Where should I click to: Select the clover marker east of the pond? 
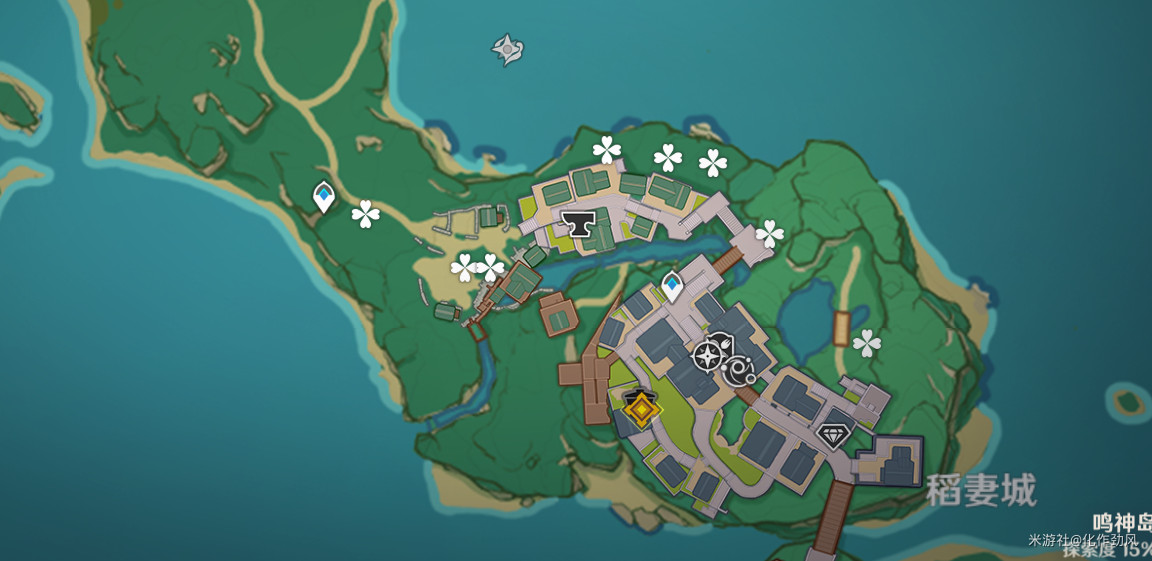pyautogui.click(x=867, y=343)
